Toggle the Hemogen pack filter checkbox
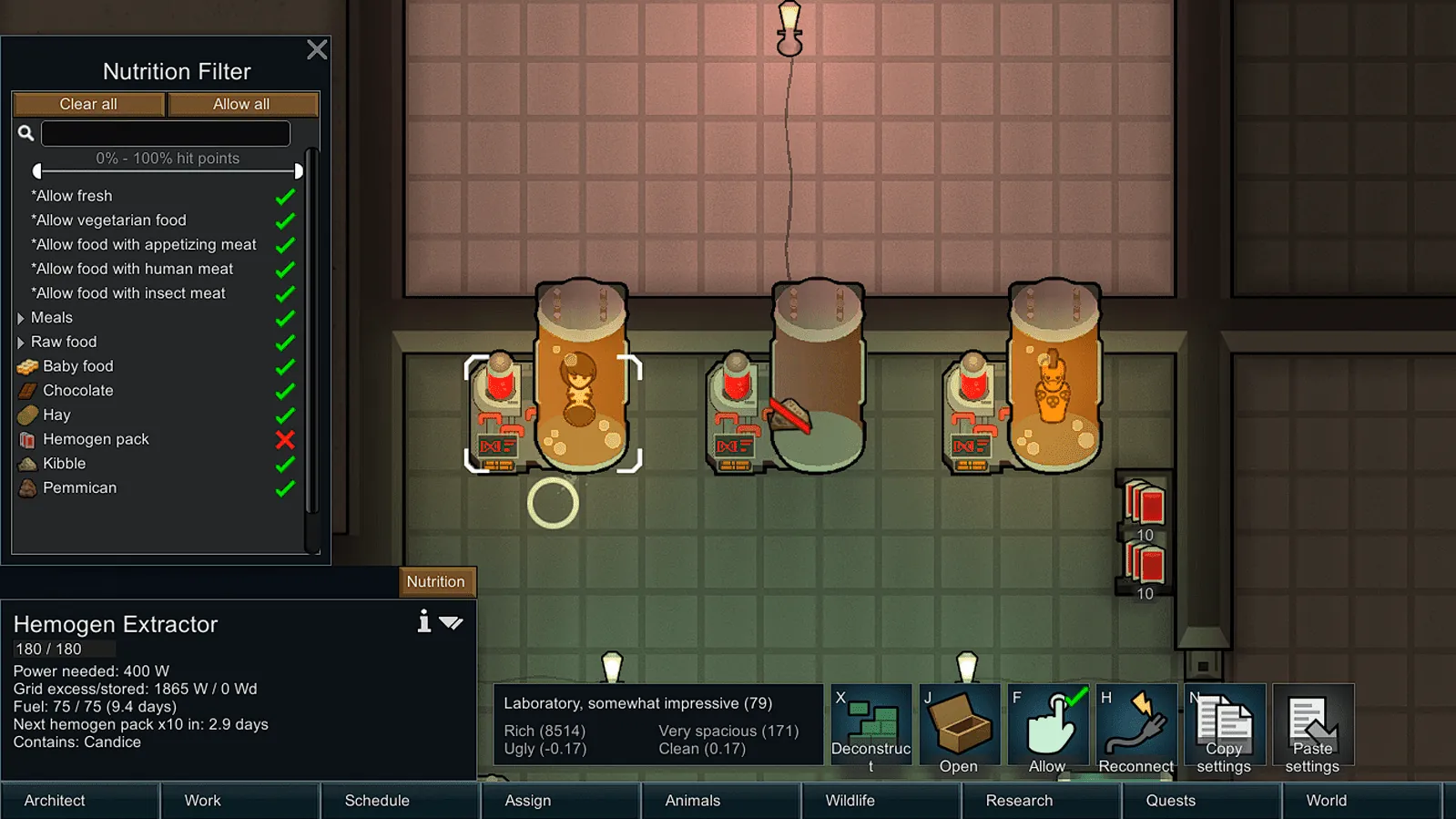The width and height of the screenshot is (1456, 819). click(285, 440)
